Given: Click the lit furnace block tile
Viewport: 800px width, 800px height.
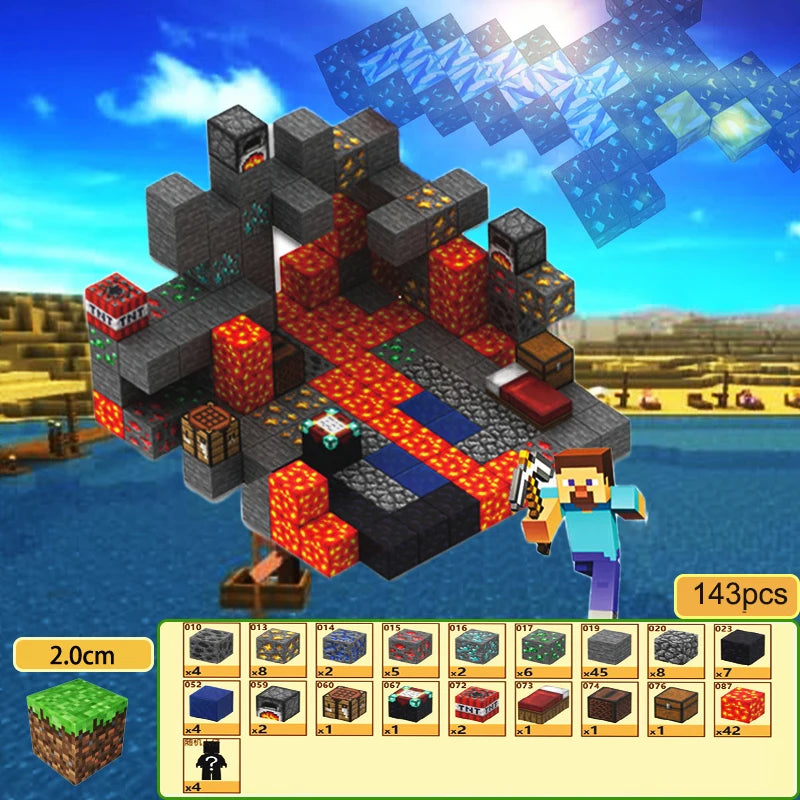Looking at the screenshot, I should [278, 707].
